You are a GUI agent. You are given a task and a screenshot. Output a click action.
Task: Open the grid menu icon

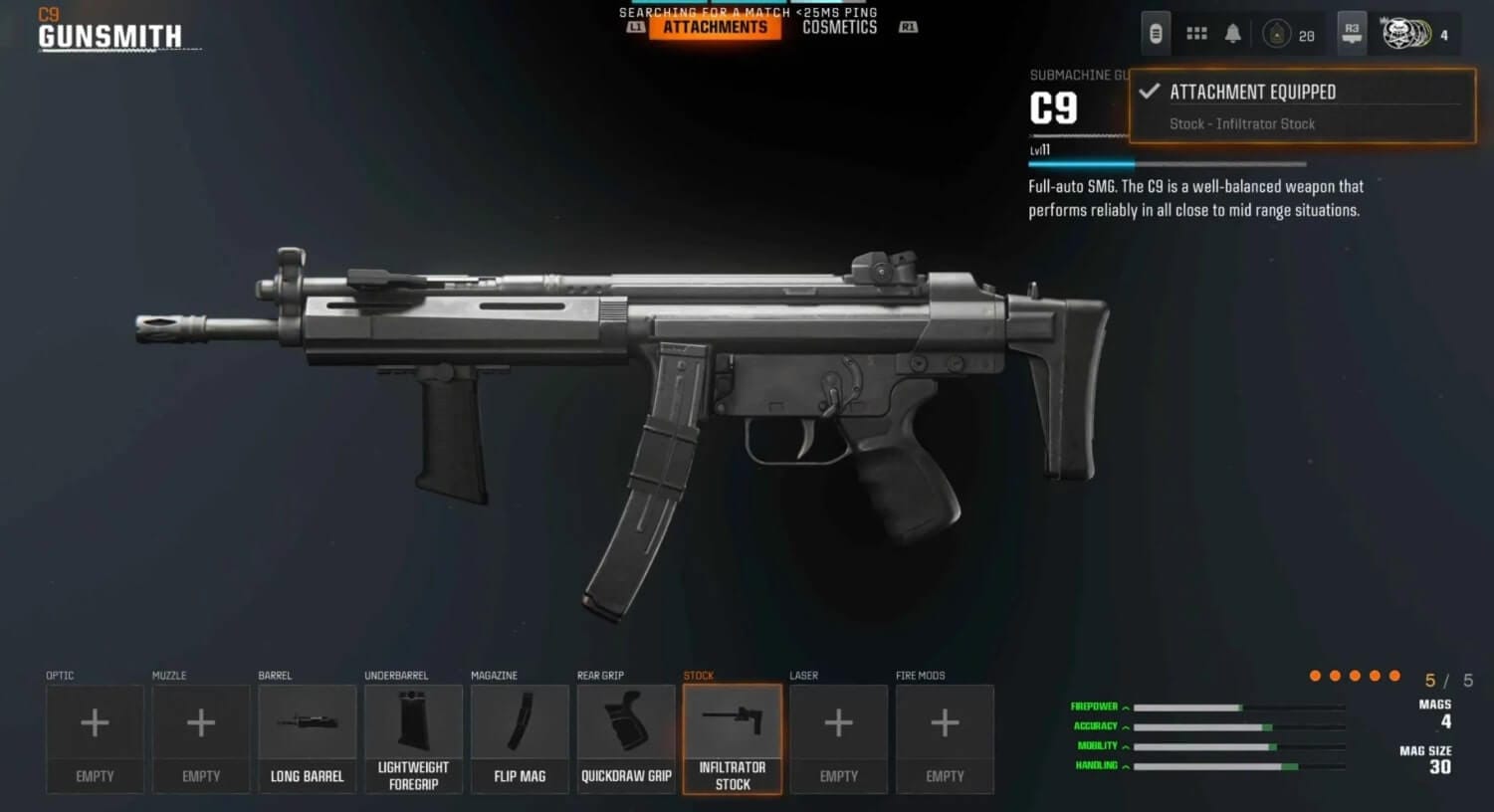pos(1196,34)
